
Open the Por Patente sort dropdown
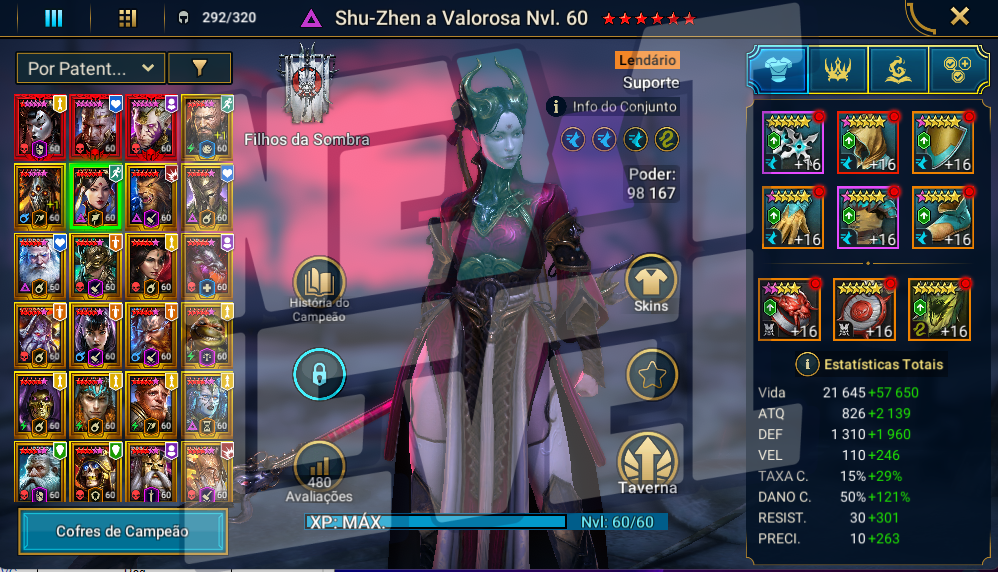90,68
